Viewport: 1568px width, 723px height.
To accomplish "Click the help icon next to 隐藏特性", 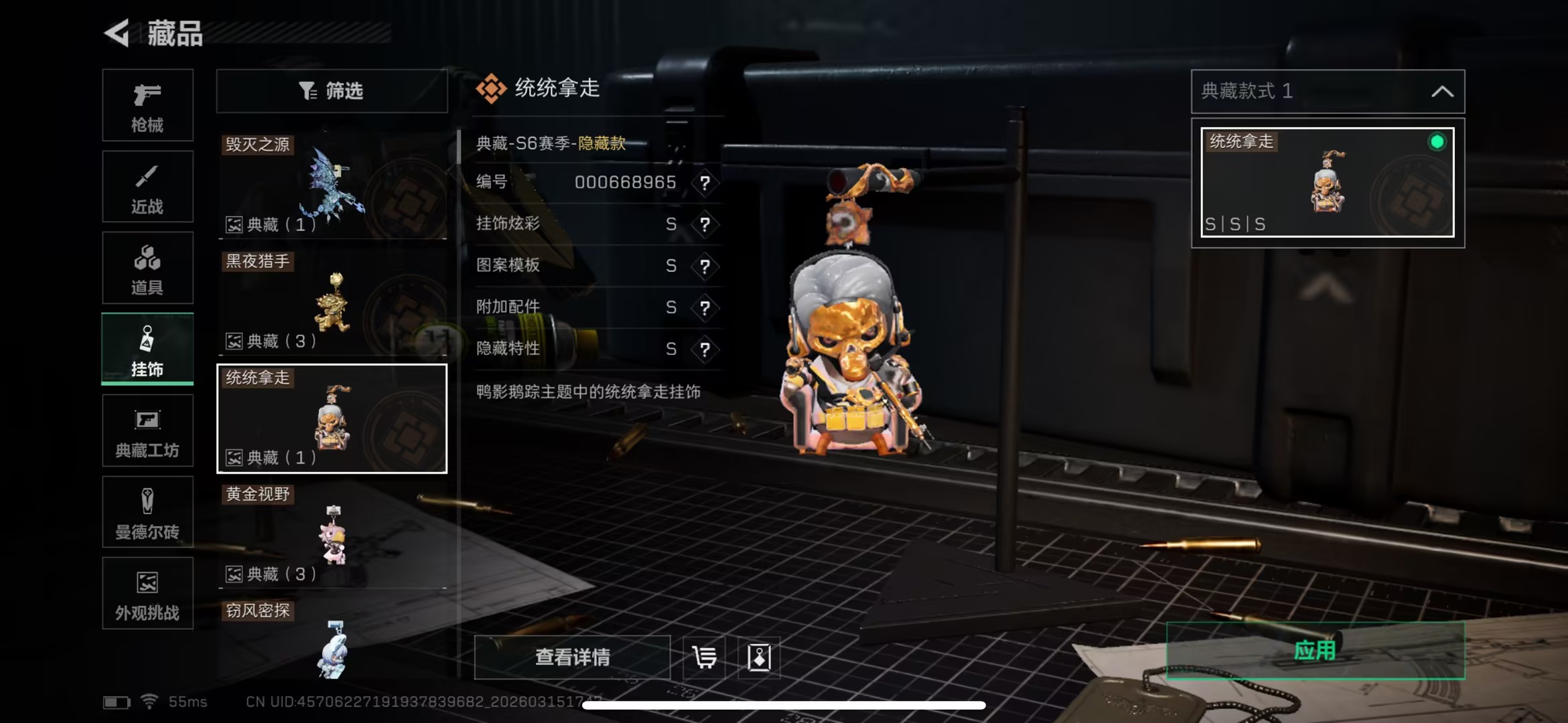I will click(x=705, y=349).
